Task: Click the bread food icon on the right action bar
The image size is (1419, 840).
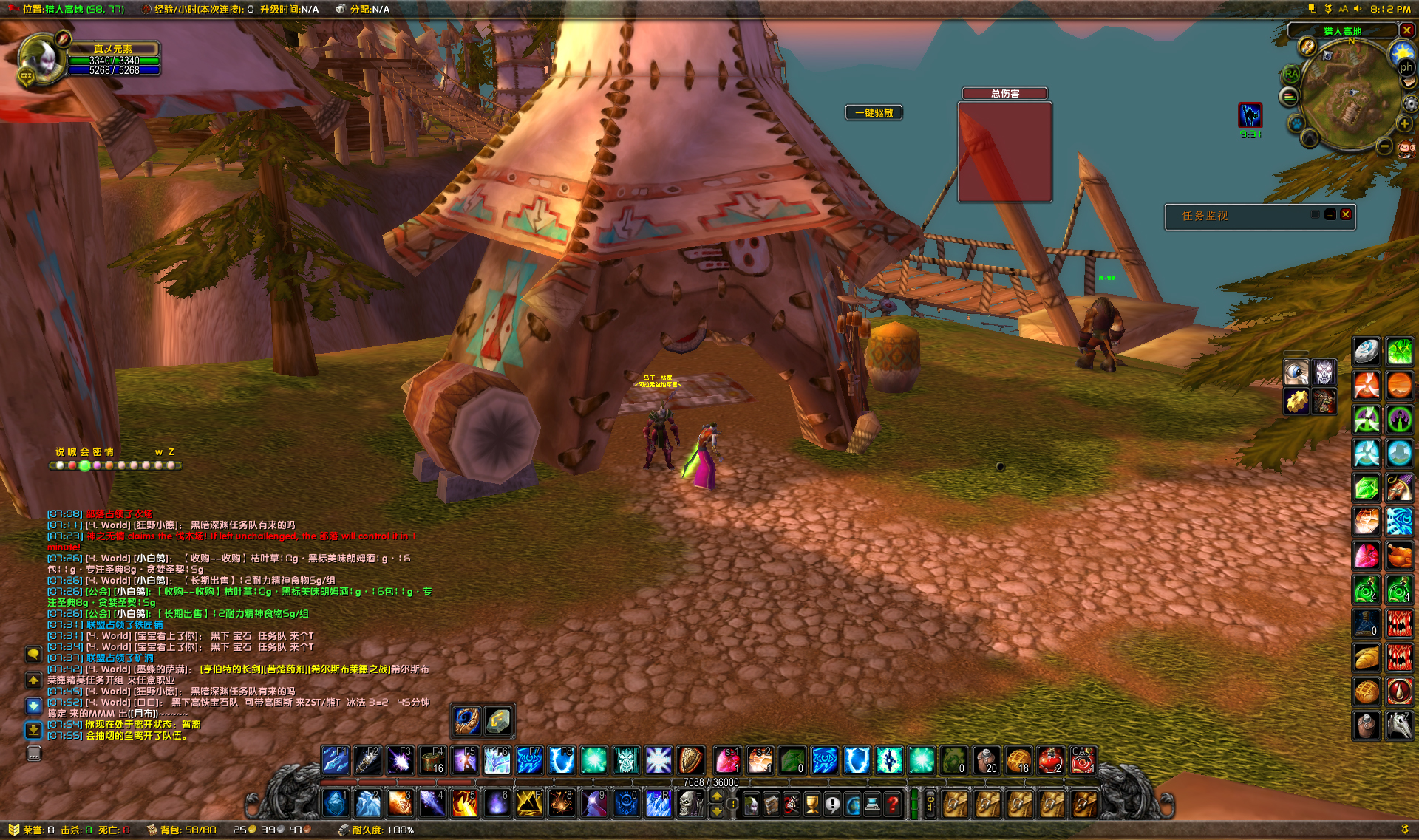Action: [x=1367, y=656]
